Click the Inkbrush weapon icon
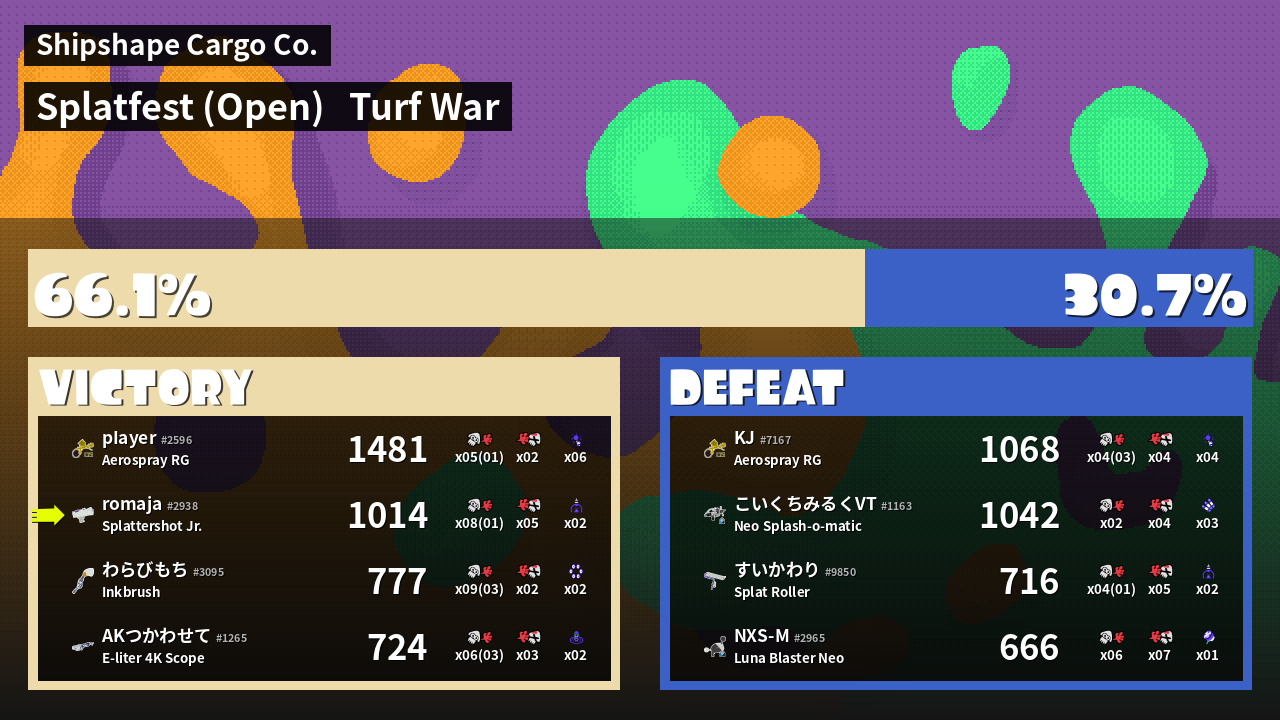This screenshot has width=1280, height=720. point(82,581)
